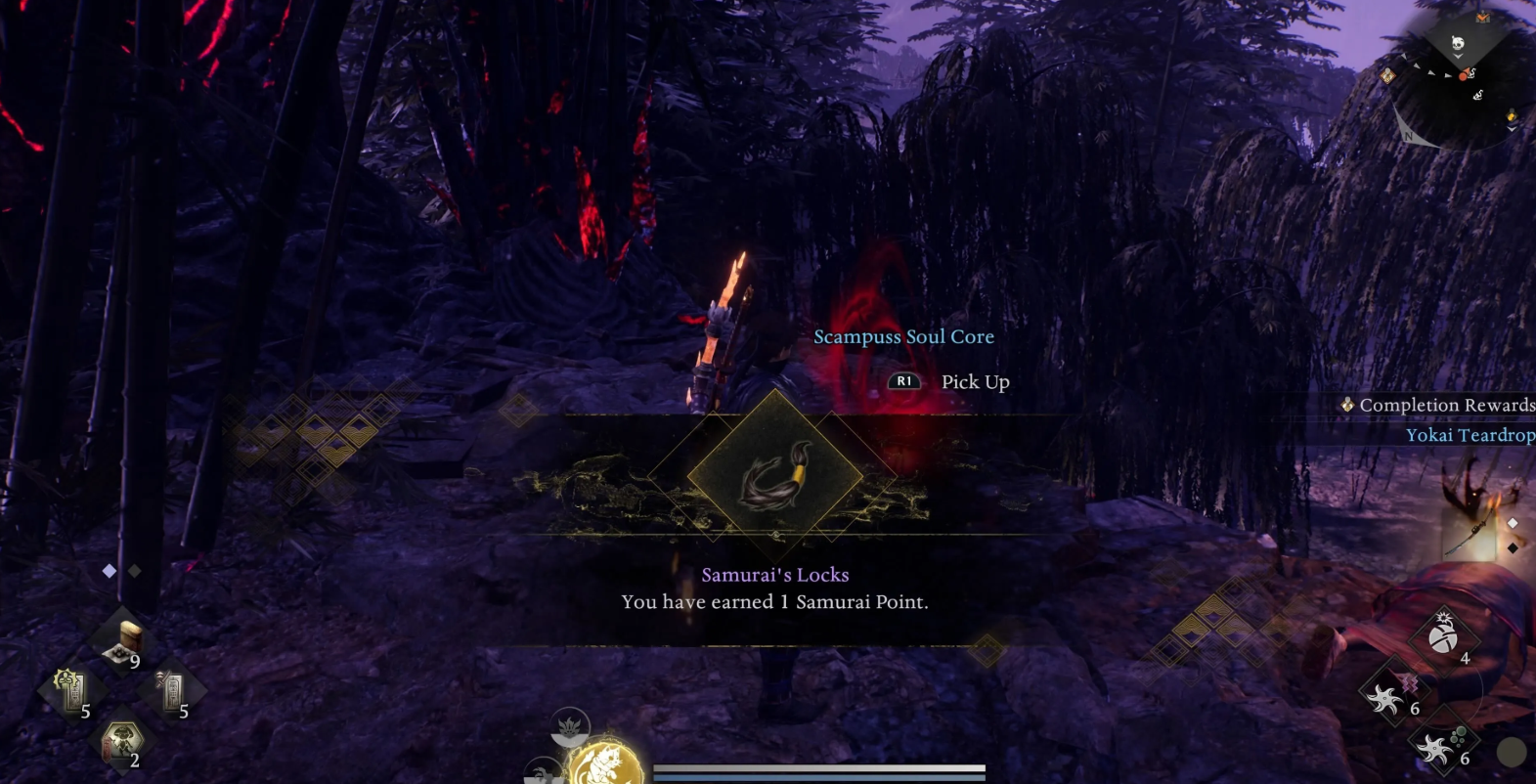Viewport: 1536px width, 784px height.
Task: Select the talisman slot with the sword emblem
Action: pyautogui.click(x=172, y=689)
